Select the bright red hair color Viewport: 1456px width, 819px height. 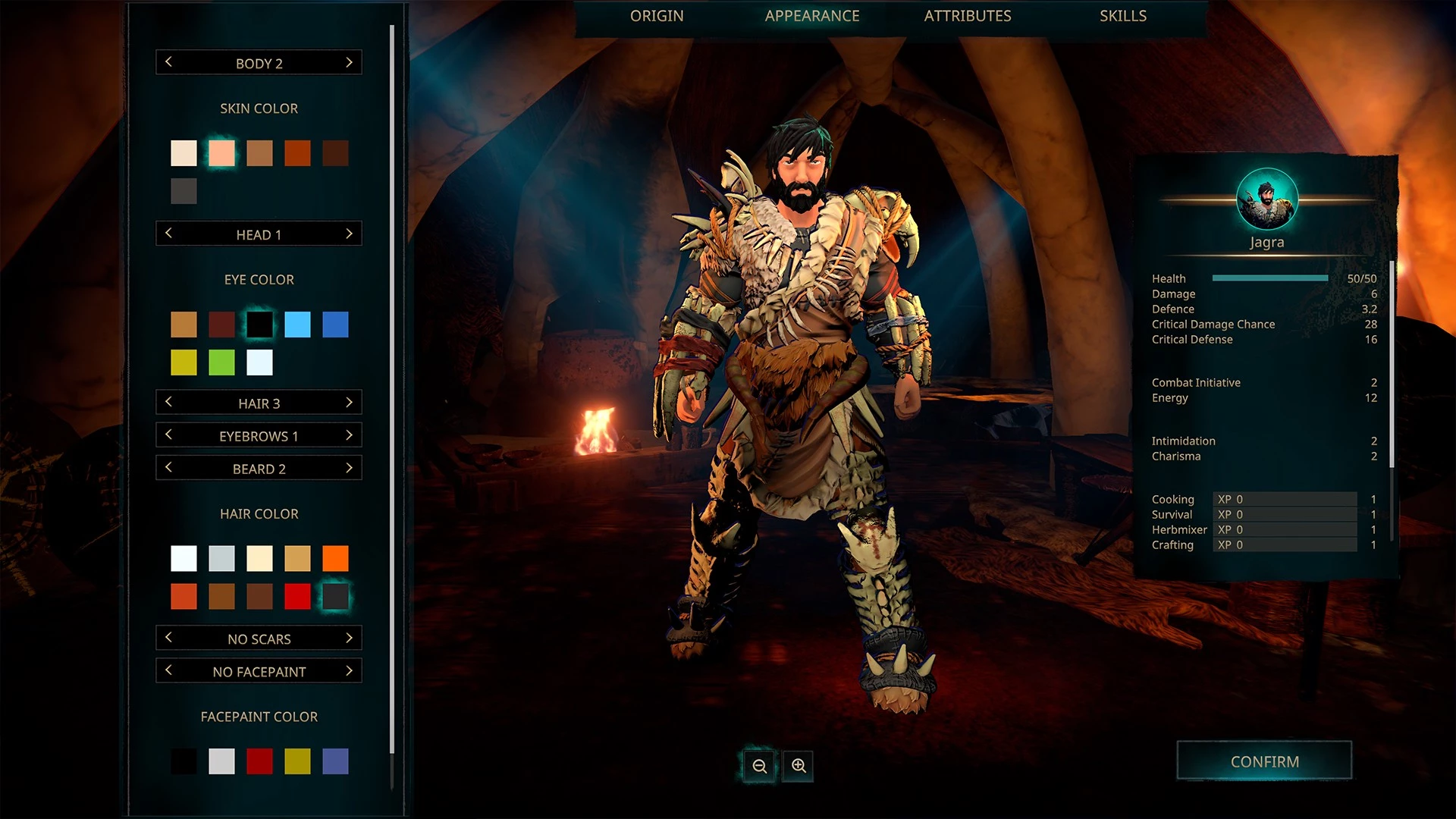[x=297, y=597]
